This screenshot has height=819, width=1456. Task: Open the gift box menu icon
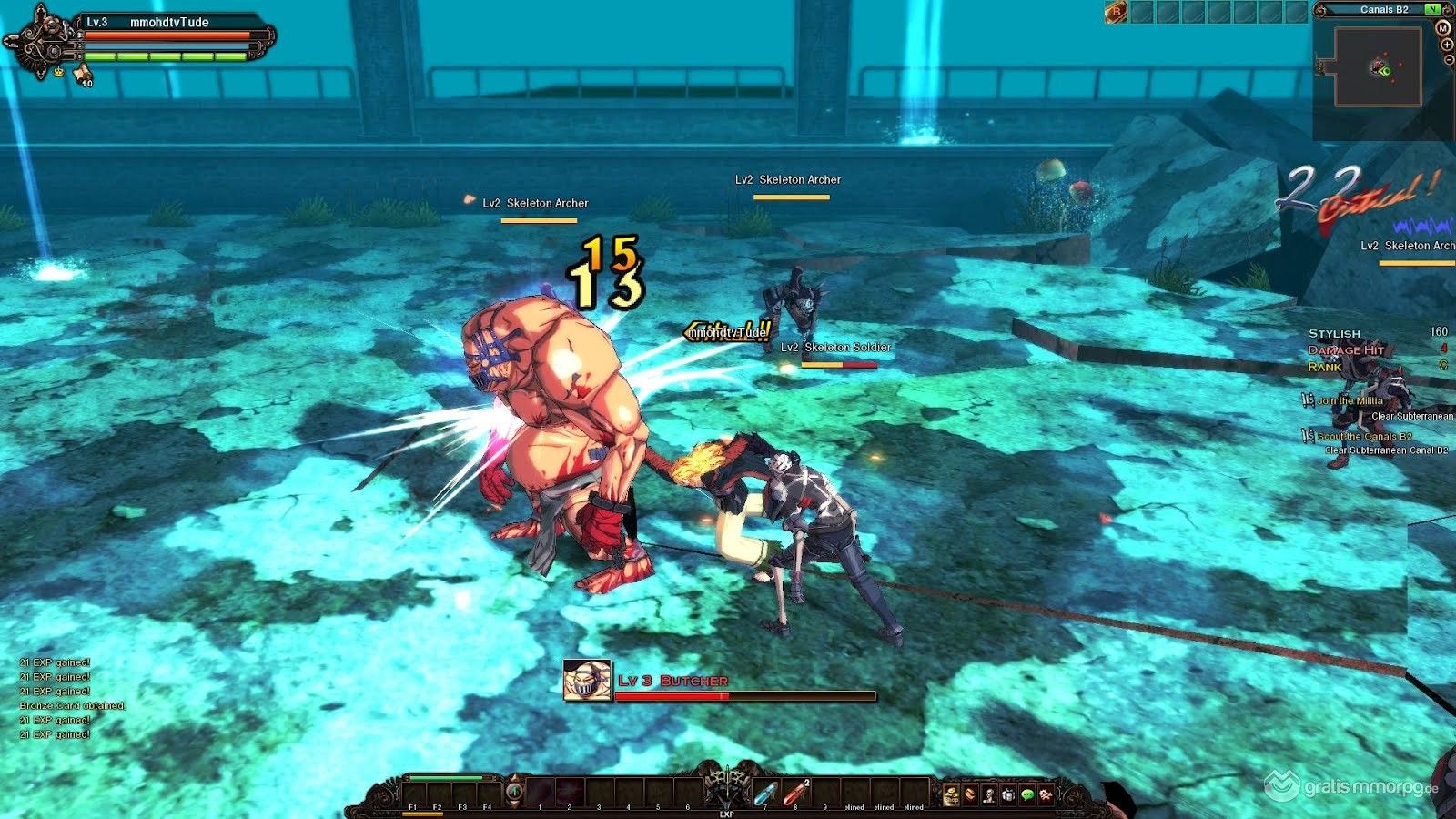click(1008, 795)
